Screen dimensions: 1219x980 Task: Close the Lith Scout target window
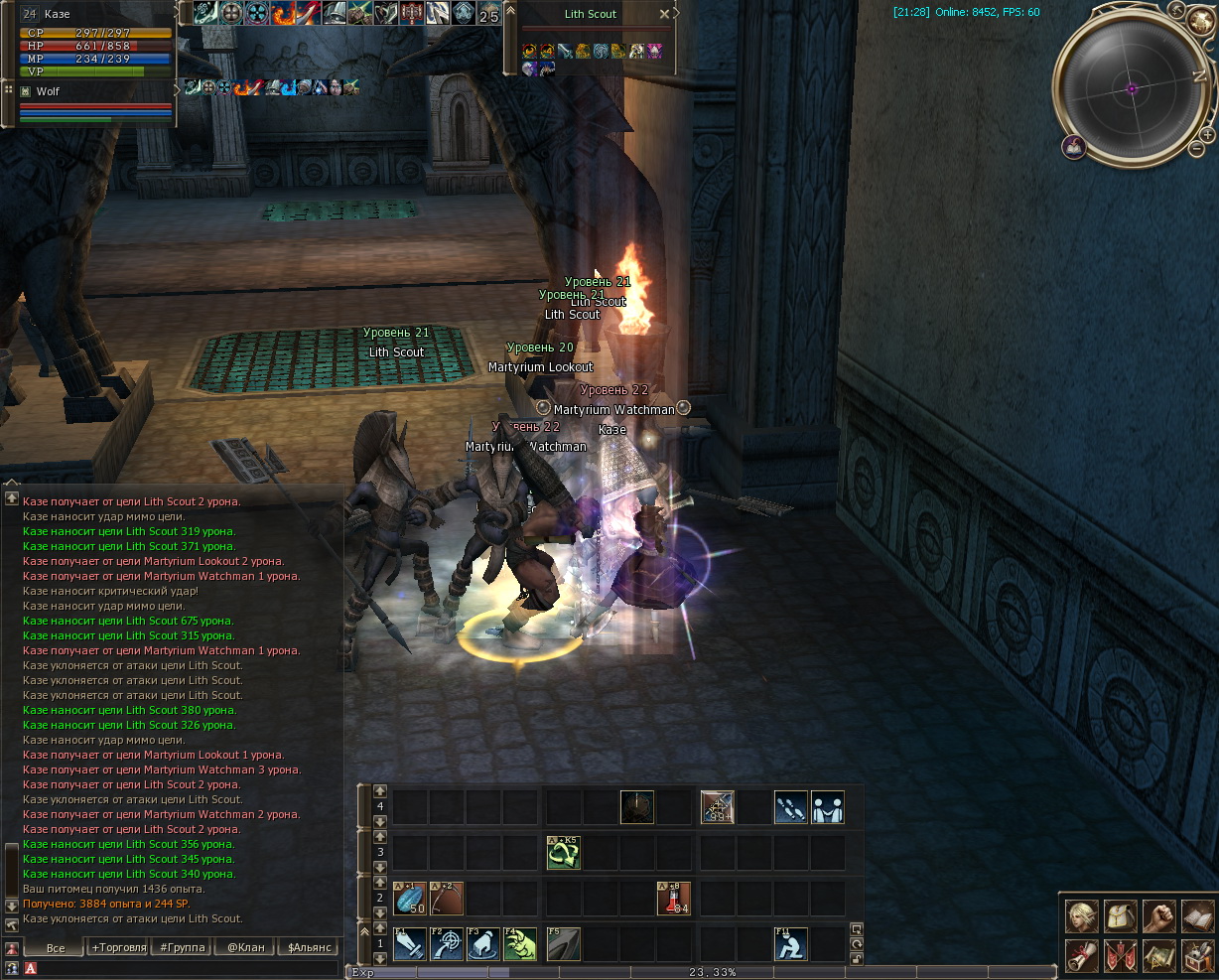[x=664, y=14]
